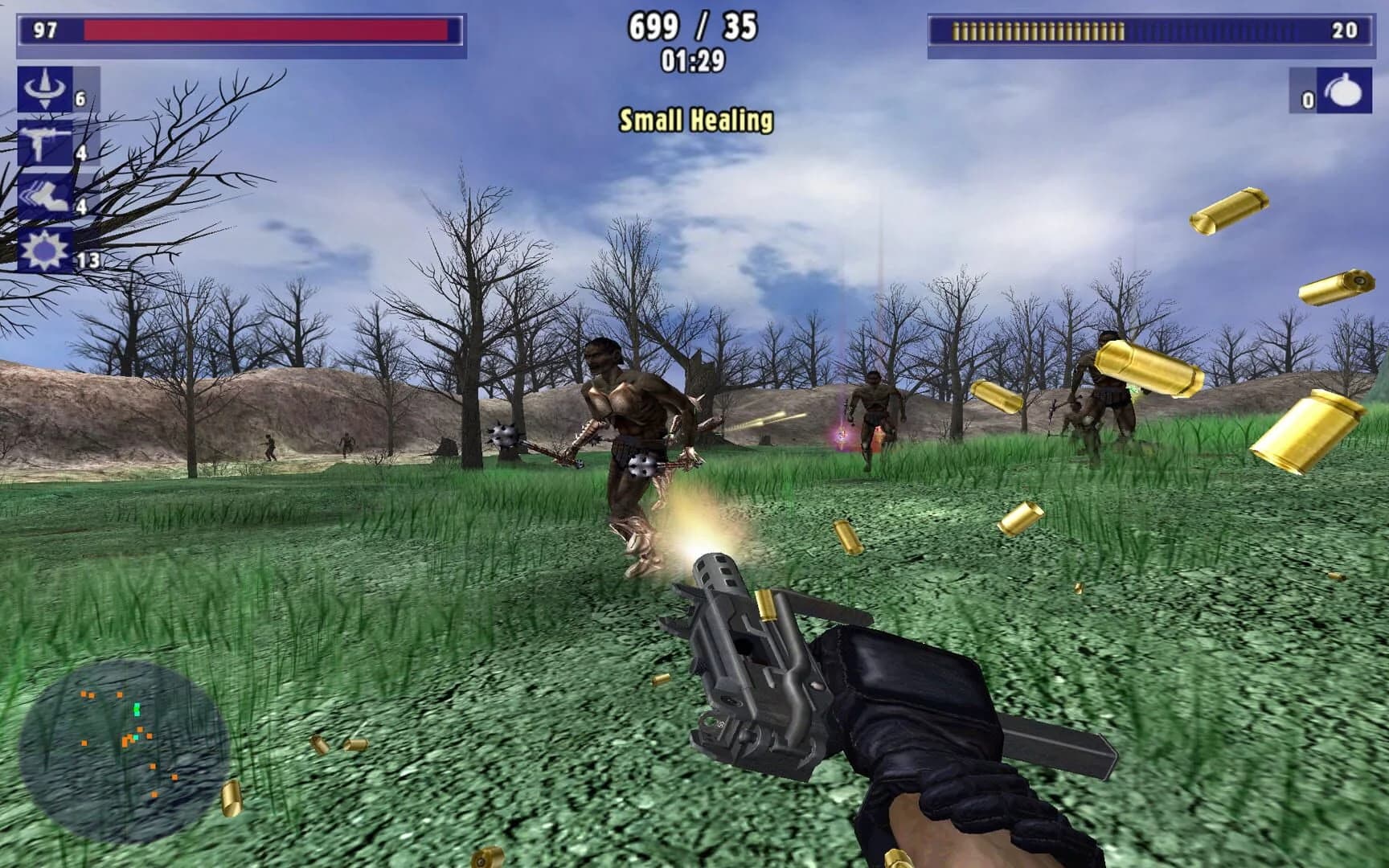
Task: Click the blade power-up counter showing 6
Action: pyautogui.click(x=80, y=98)
